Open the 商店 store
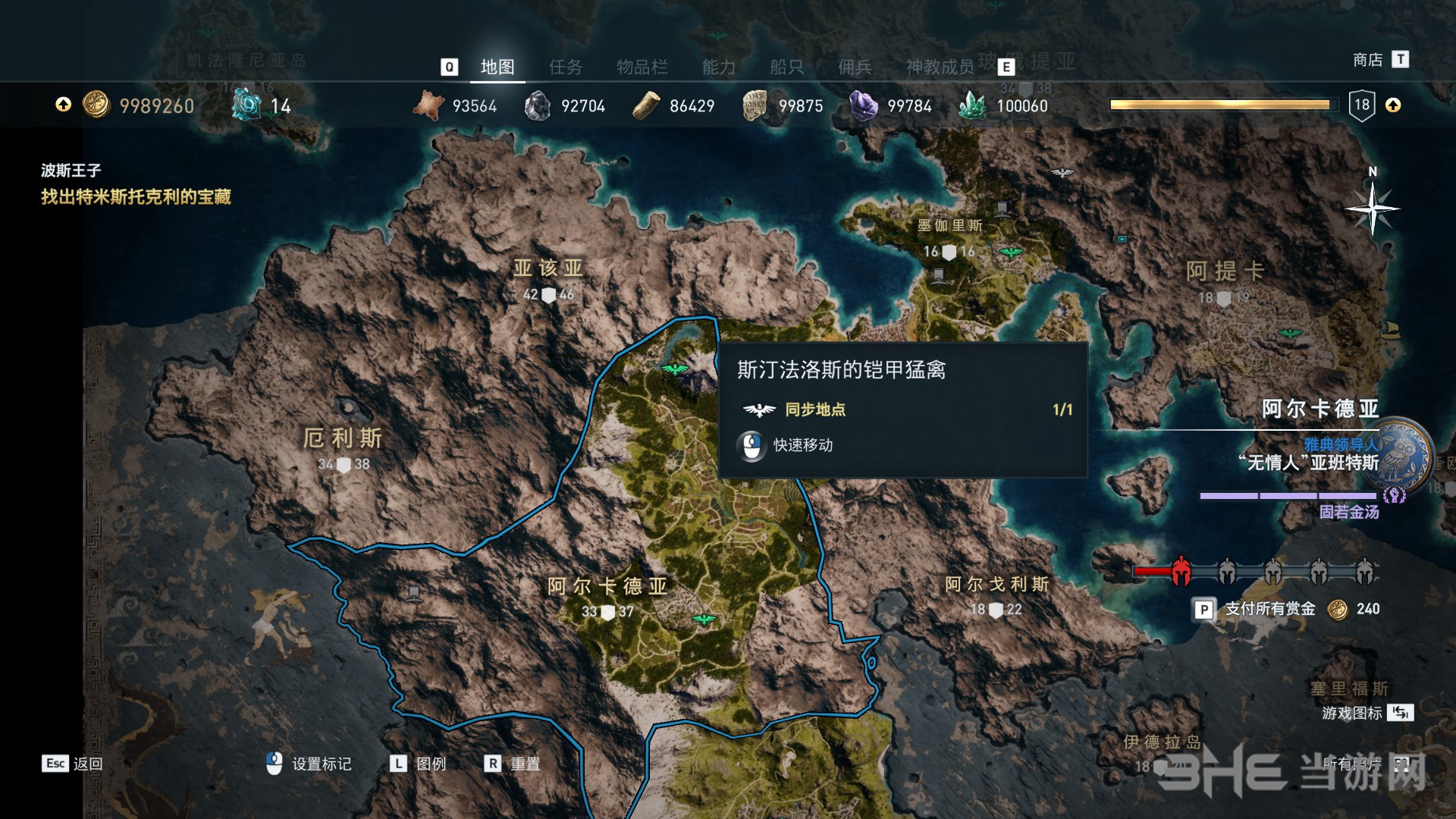The image size is (1456, 819). coord(1368,59)
